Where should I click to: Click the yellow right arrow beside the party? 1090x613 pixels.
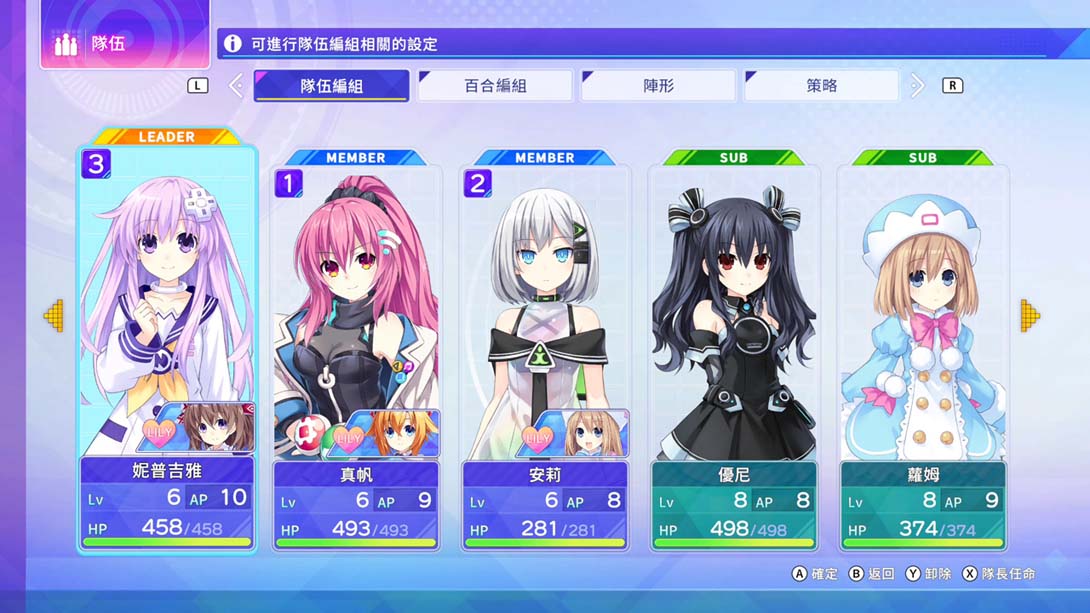pos(1030,316)
